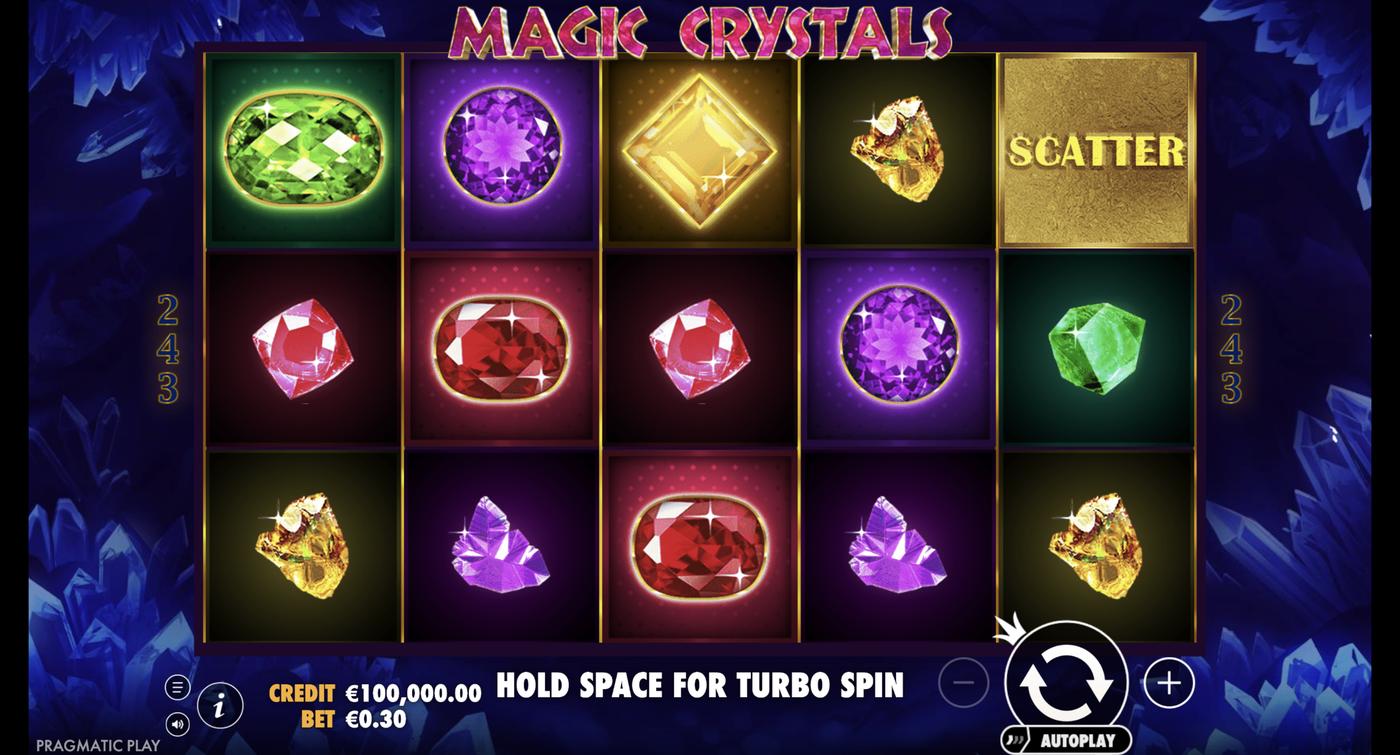Viewport: 1400px width, 755px height.
Task: Click the HOLD SPACE FOR TURBO SPIN text
Action: click(700, 687)
